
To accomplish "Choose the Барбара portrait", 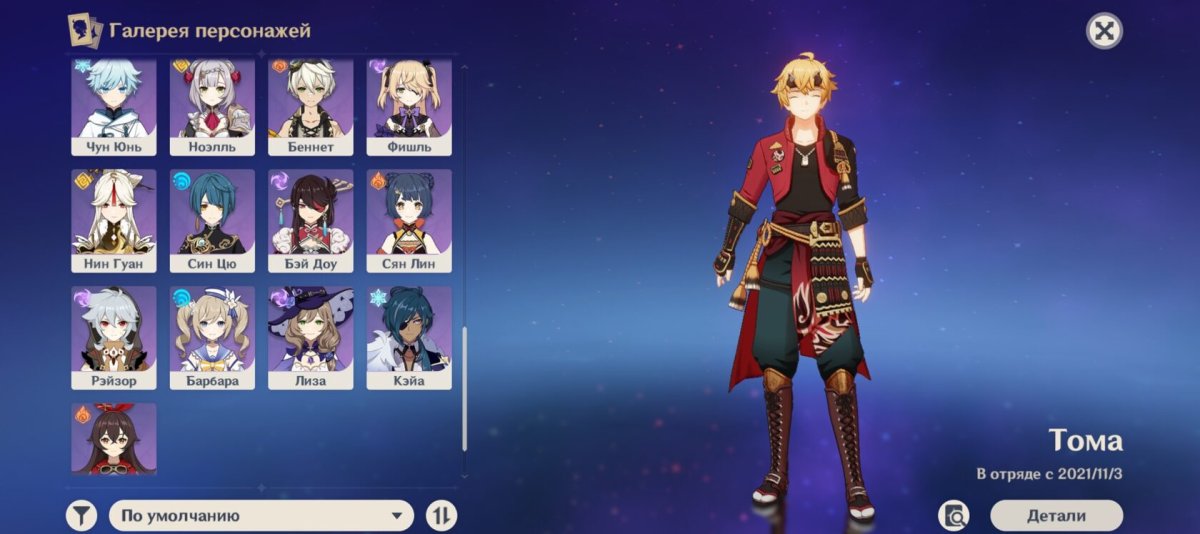I will (x=212, y=337).
